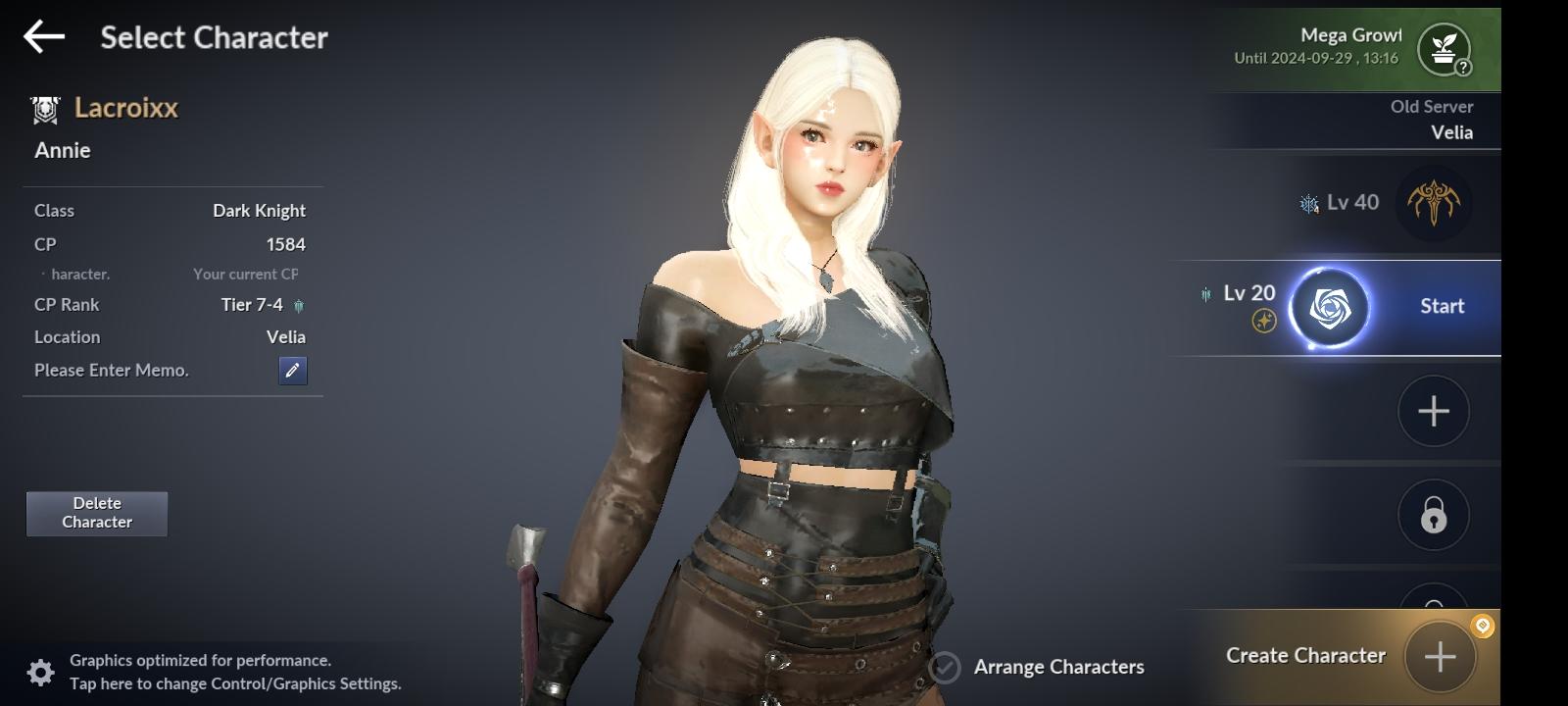Click the rose class icon on Lv 20 character
Screen dimensions: 1568x706
point(1330,307)
